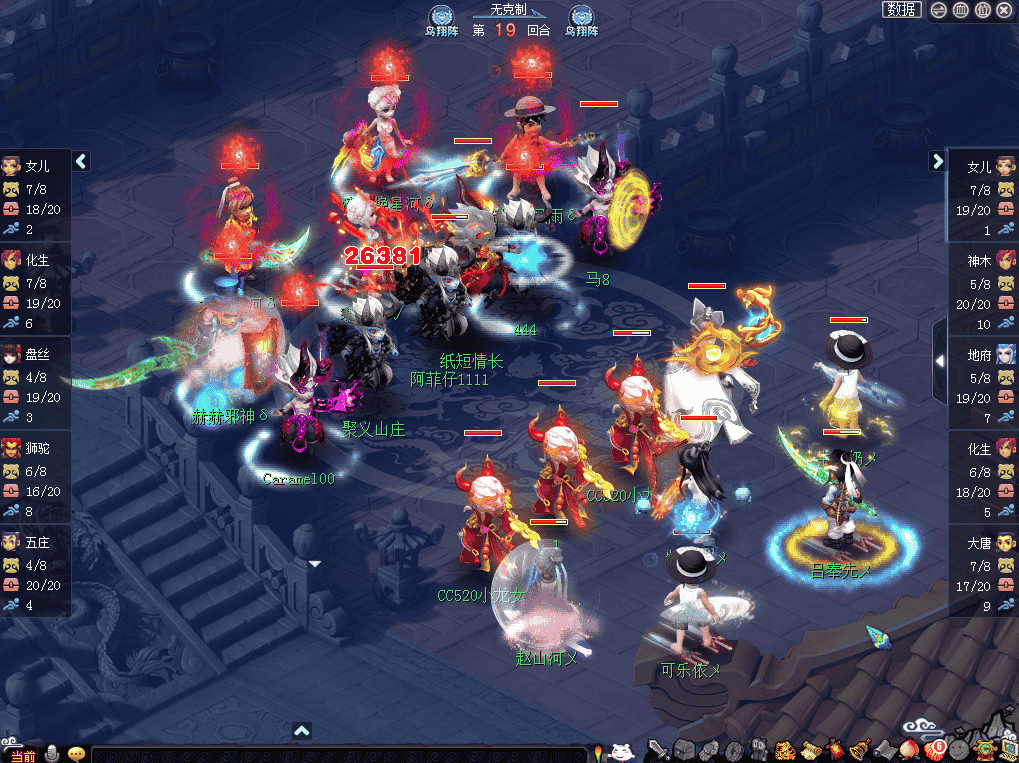Screen dimensions: 1019x763
Task: Open the icon with red 6 notification badge
Action: point(934,750)
